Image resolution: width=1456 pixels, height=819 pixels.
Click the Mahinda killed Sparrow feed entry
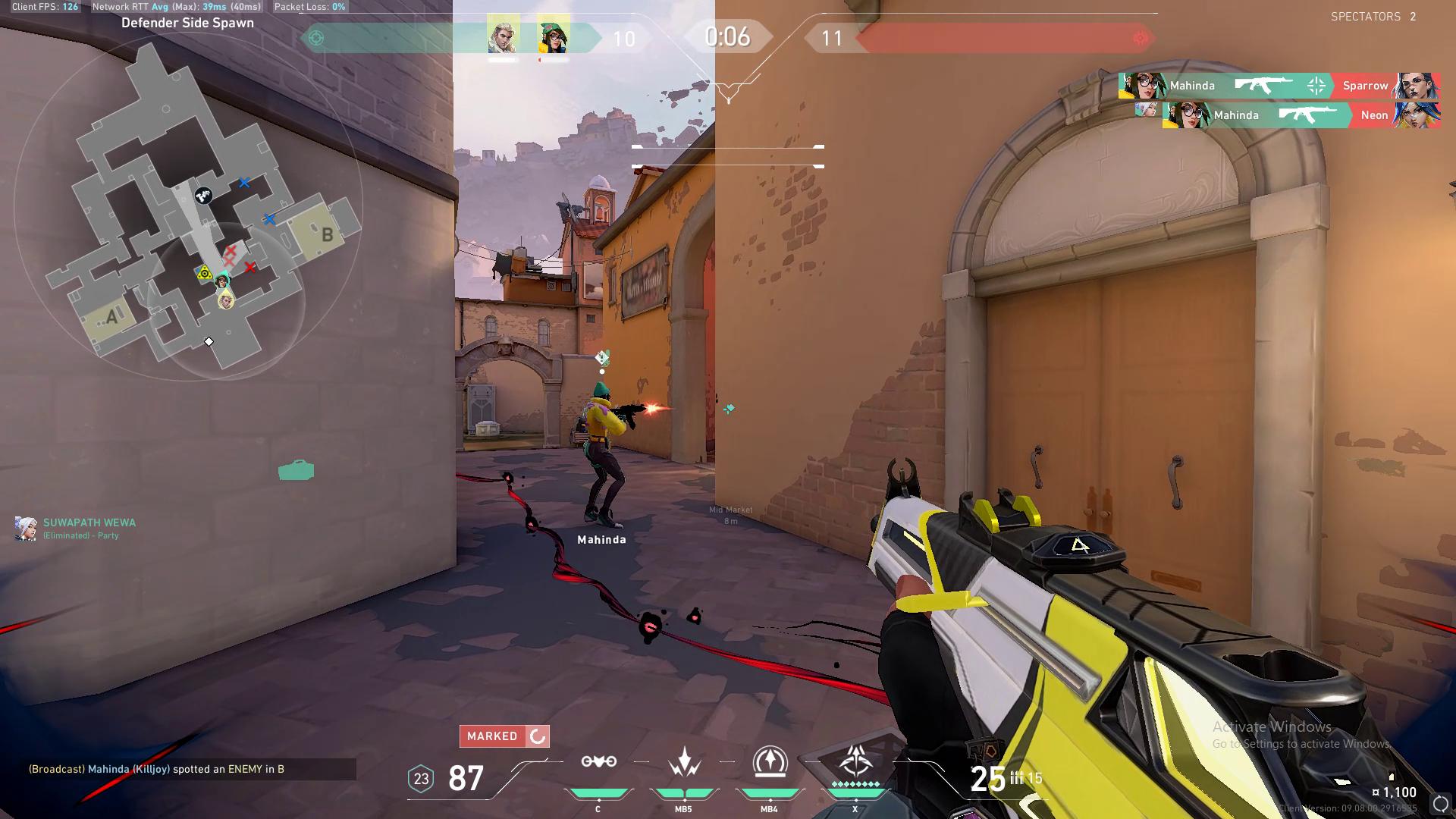click(1279, 86)
